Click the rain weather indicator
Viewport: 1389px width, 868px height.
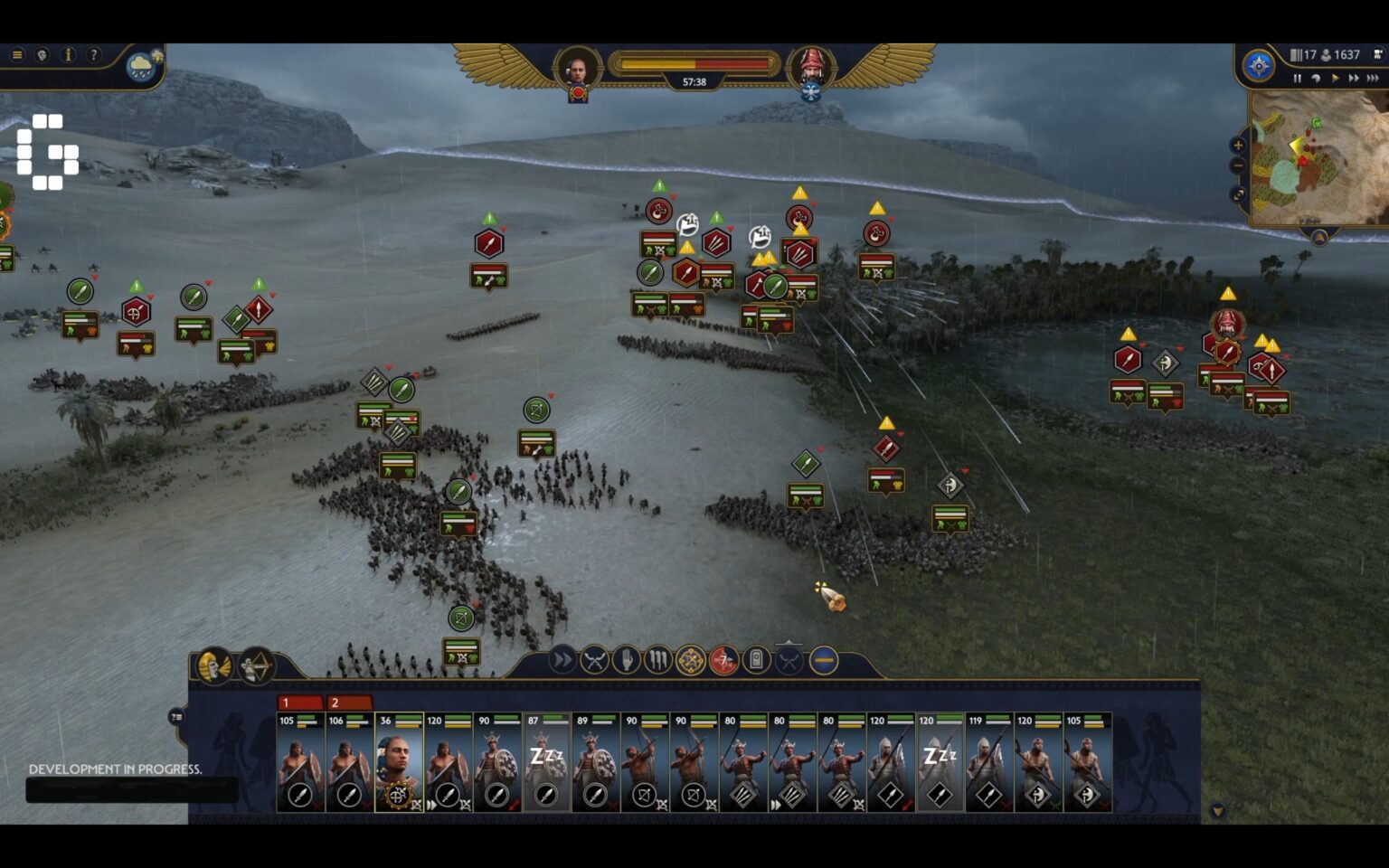click(x=141, y=67)
